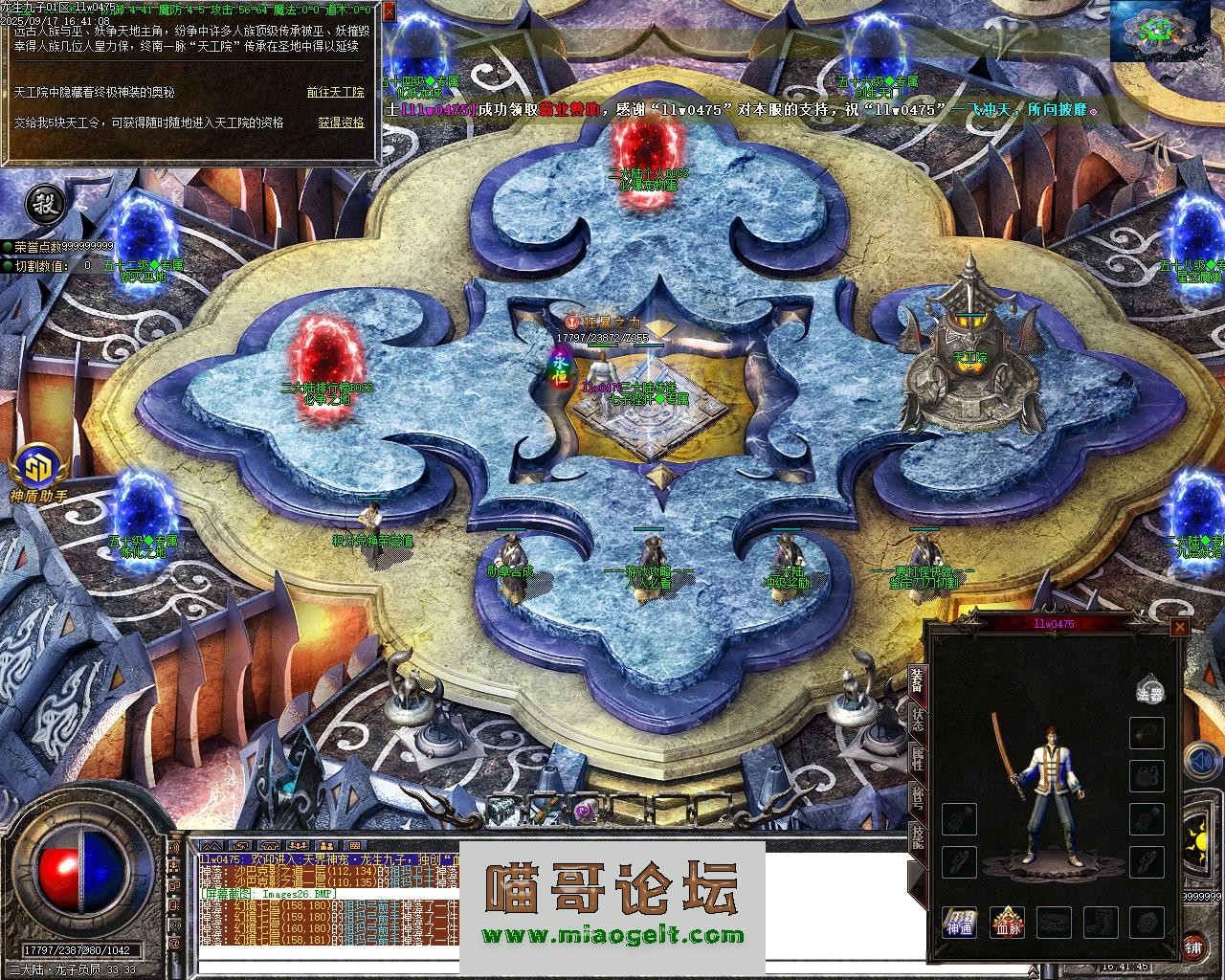Screen dimensions: 1225x980
Task: Open the red 铺 shop button
Action: [1192, 947]
